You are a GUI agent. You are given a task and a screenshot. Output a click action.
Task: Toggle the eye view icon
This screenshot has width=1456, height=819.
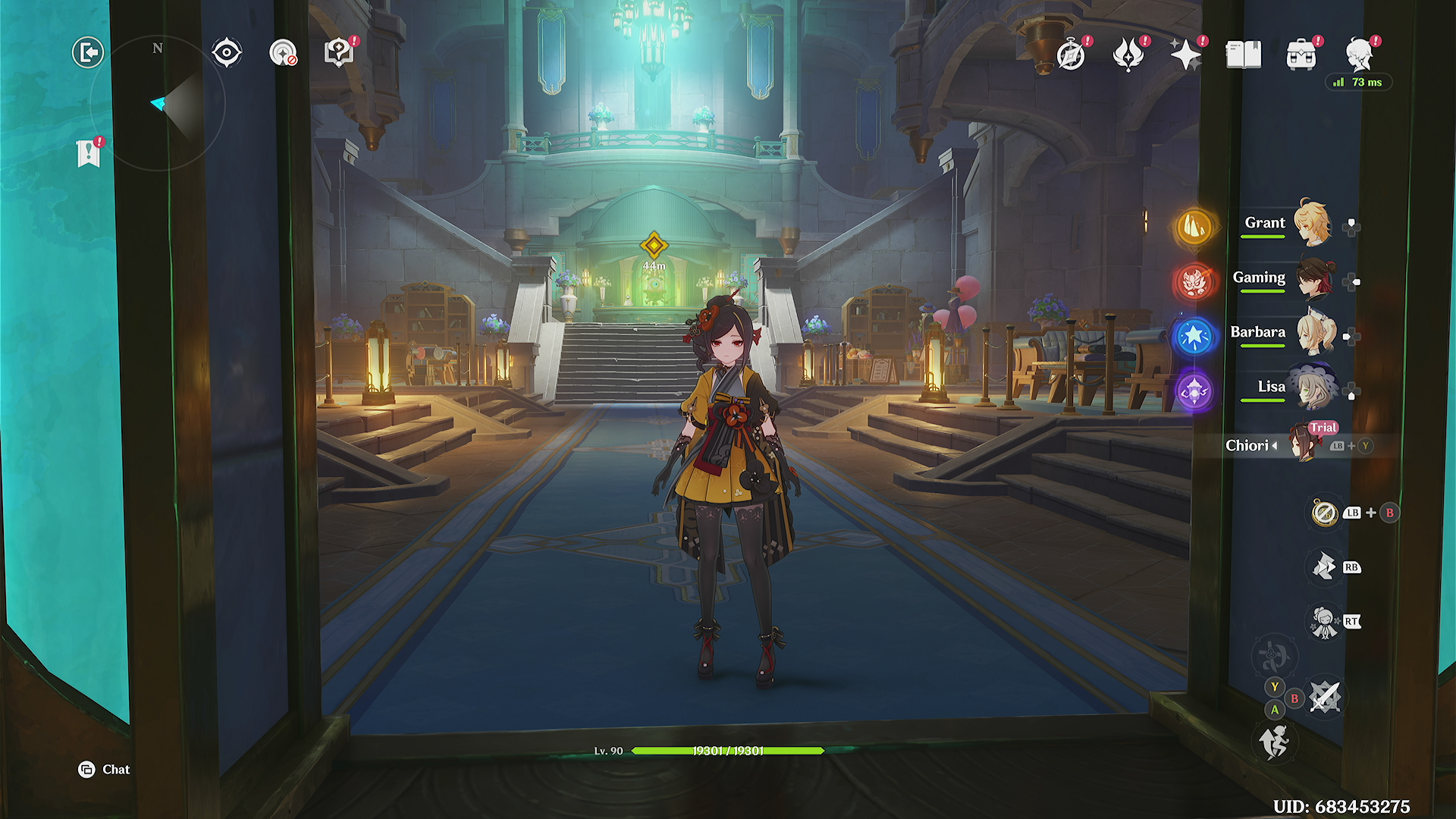[x=226, y=53]
